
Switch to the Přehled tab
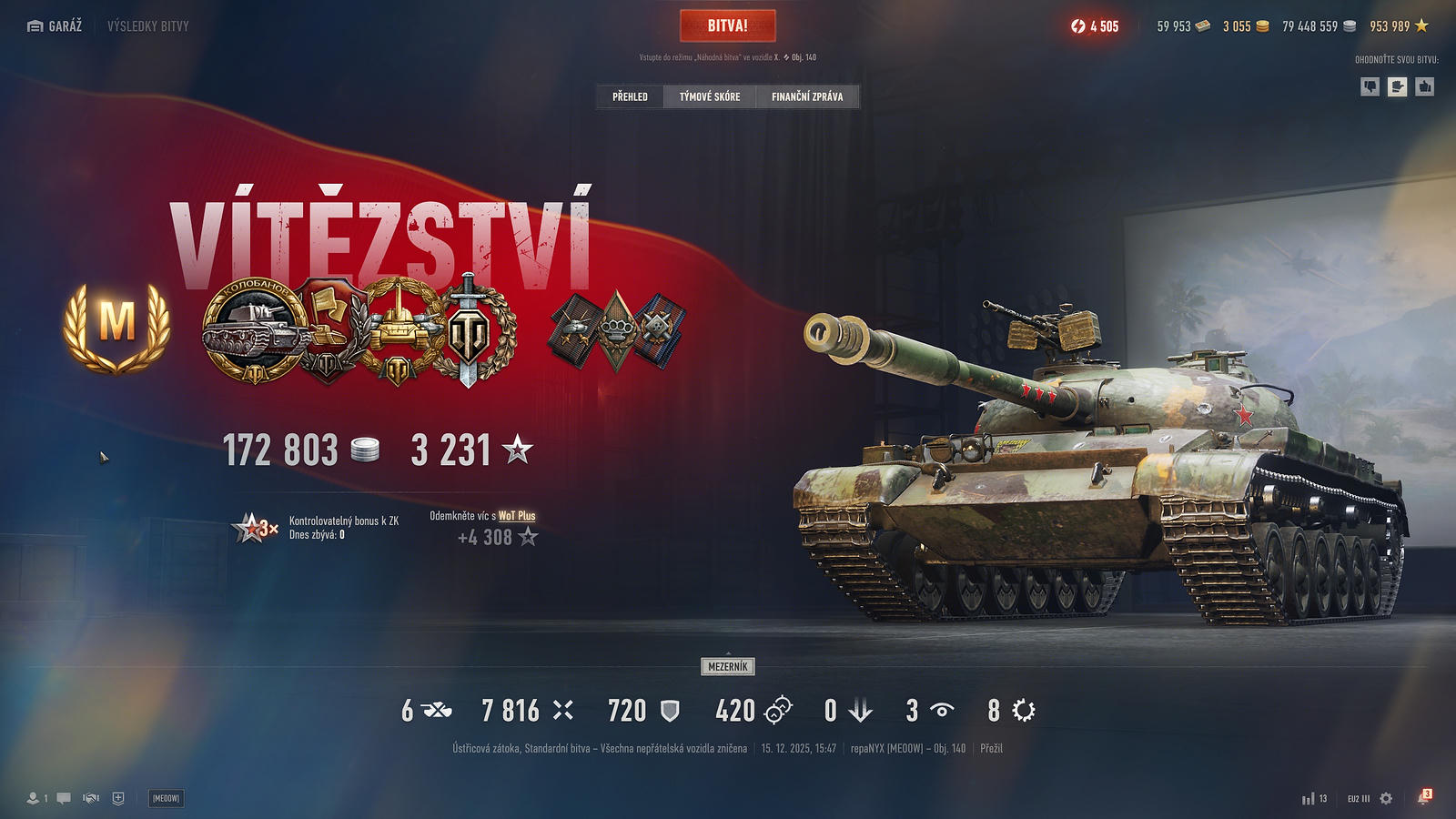[x=630, y=96]
